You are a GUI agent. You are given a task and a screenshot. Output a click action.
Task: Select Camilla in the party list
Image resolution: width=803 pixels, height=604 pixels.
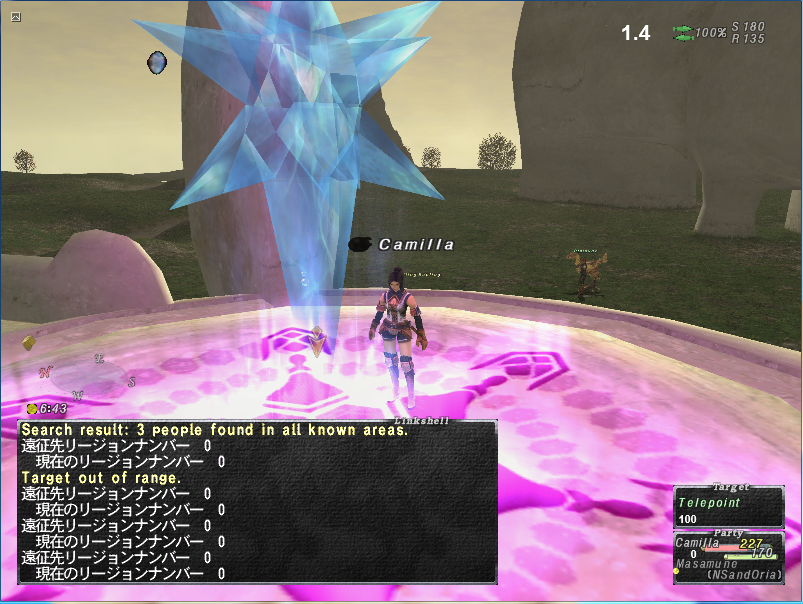(x=697, y=542)
